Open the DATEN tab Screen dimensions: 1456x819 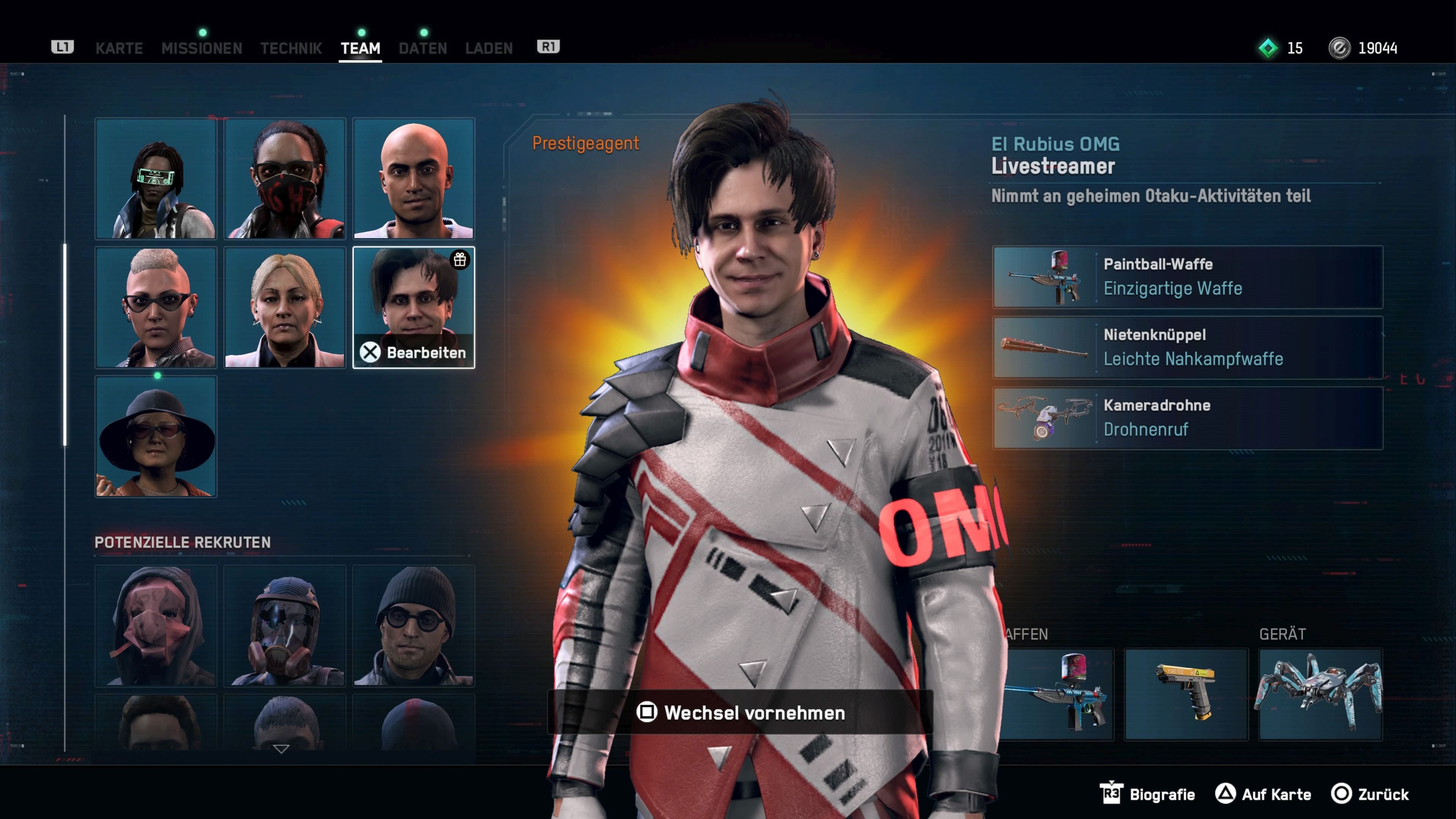tap(422, 48)
